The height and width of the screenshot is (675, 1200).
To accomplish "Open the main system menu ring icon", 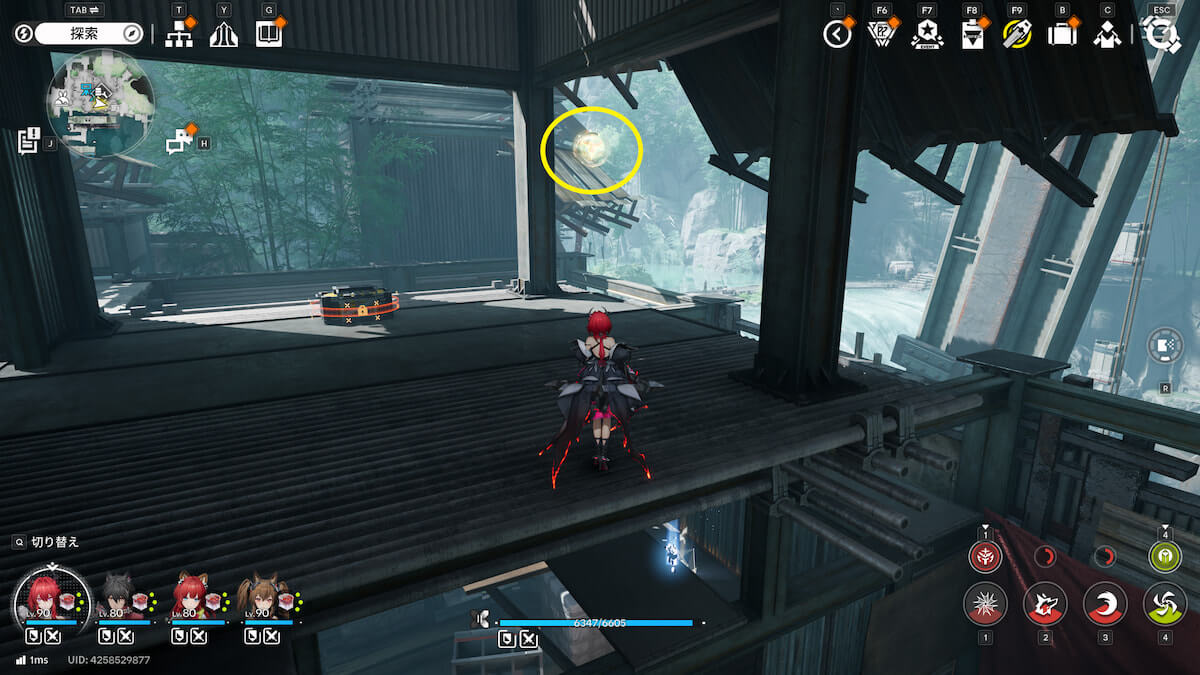I will (x=1161, y=35).
